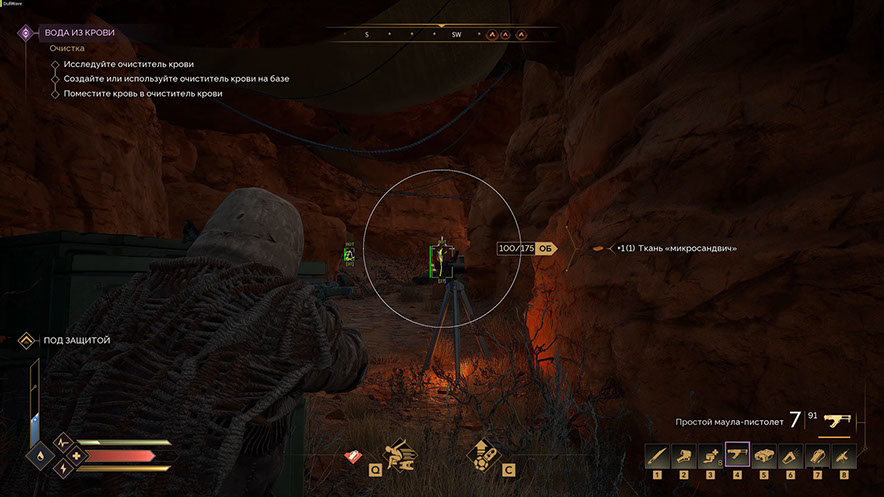Select the knife in hotbar slot 1
Image resolution: width=884 pixels, height=497 pixels.
657,456
